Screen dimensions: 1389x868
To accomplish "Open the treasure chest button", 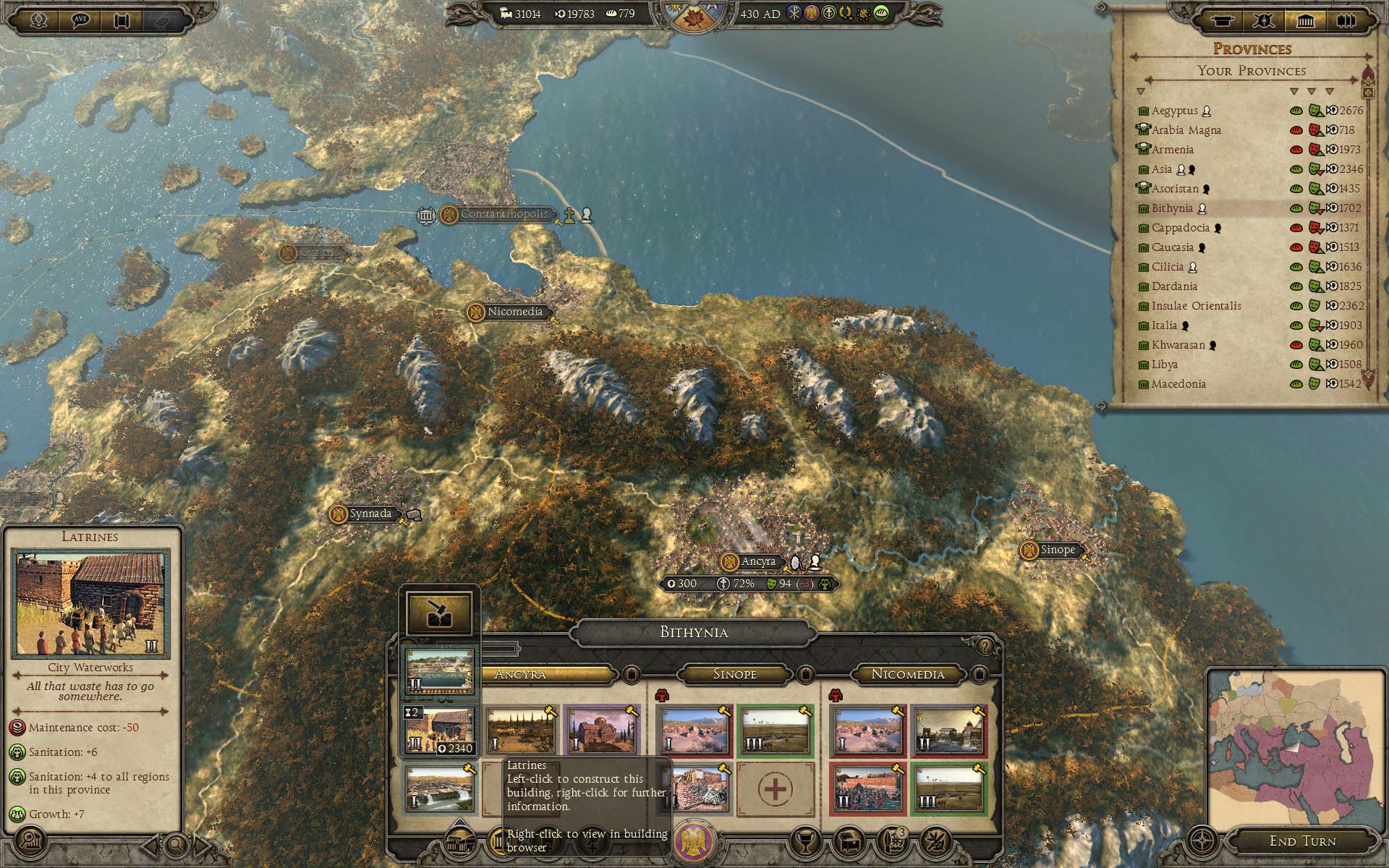I will (x=851, y=841).
